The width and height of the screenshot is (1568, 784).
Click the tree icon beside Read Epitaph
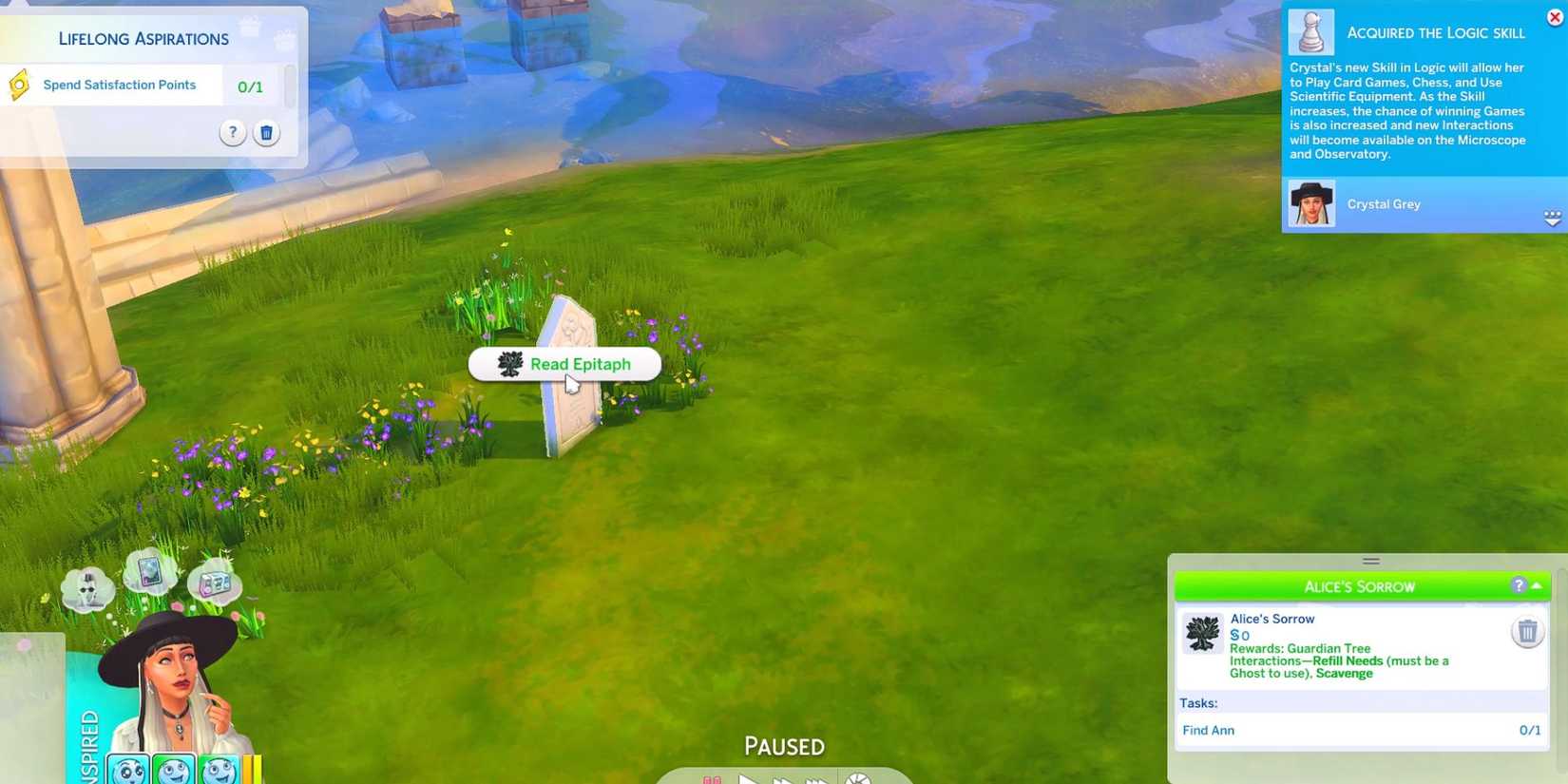pyautogui.click(x=509, y=364)
